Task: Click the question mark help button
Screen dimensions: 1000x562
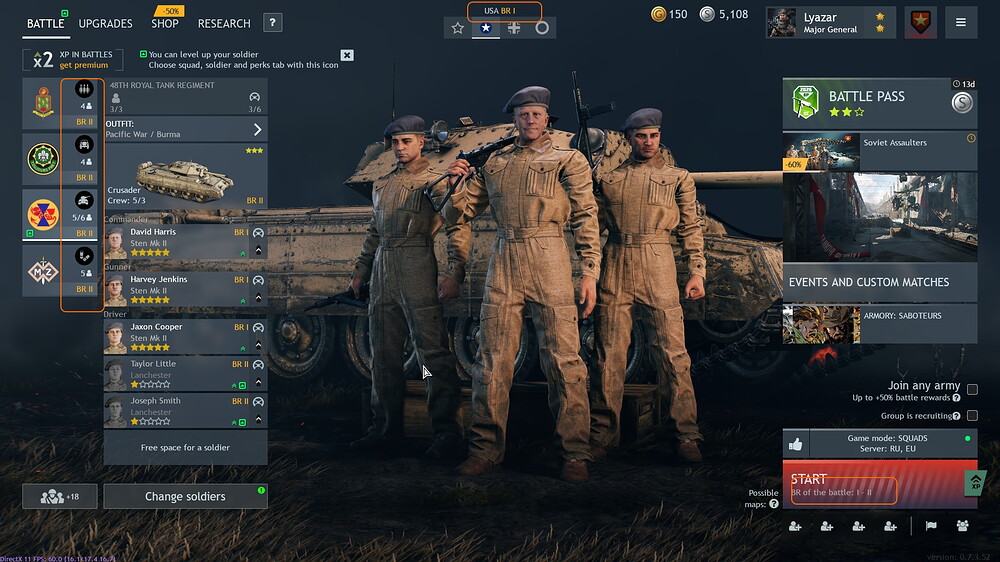Action: pyautogui.click(x=273, y=23)
